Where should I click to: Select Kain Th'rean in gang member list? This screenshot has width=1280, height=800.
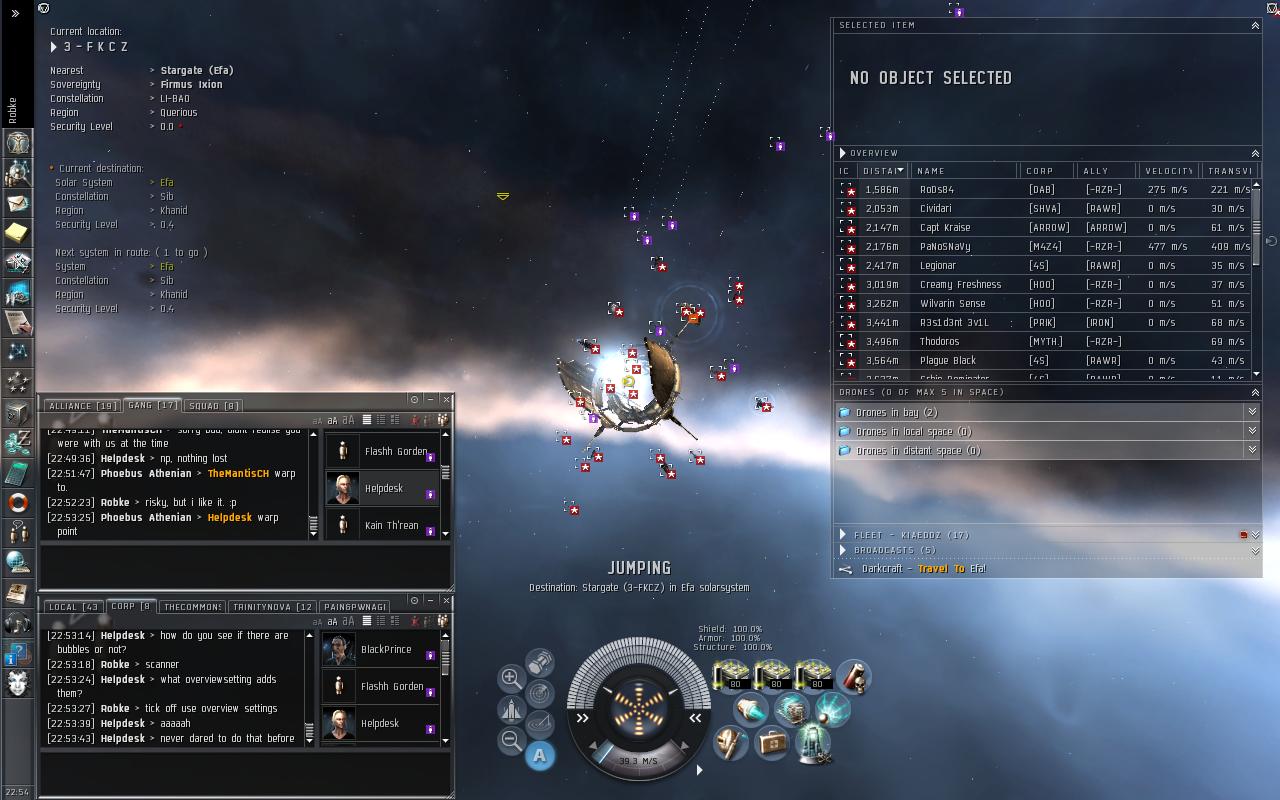[390, 525]
